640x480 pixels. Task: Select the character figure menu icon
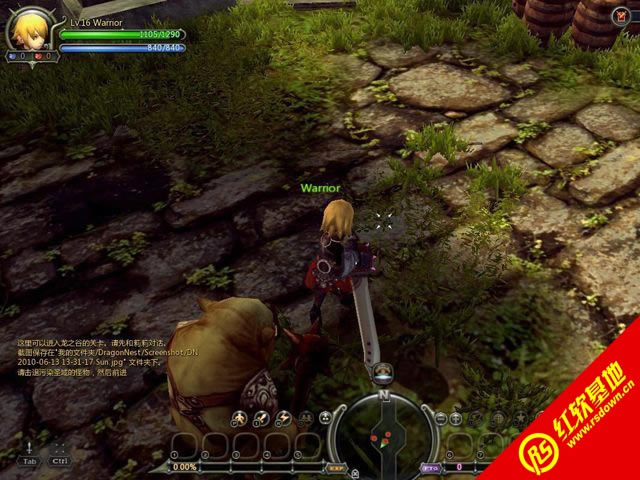[238, 419]
